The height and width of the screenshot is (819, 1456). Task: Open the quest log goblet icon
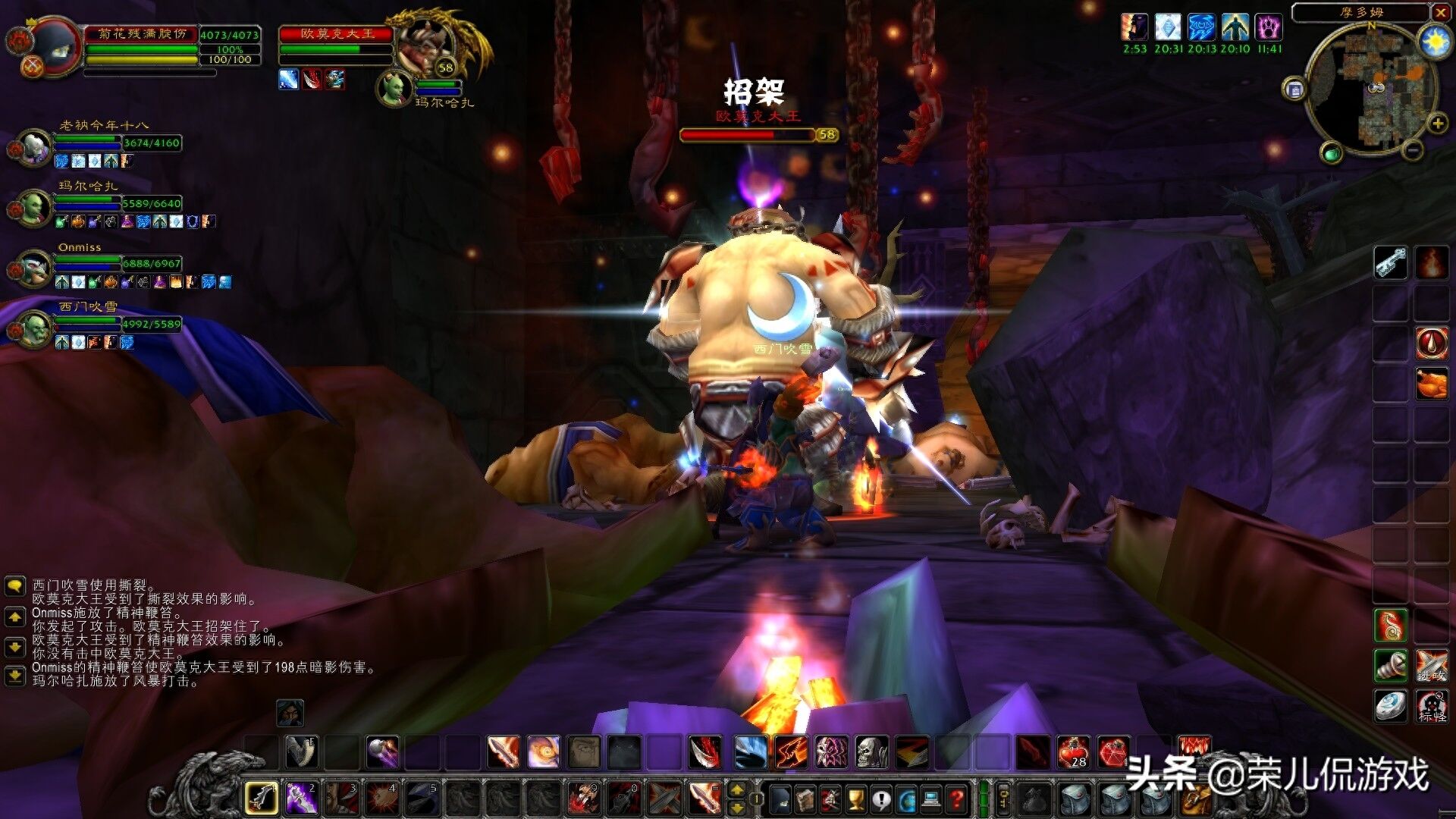pos(856,799)
